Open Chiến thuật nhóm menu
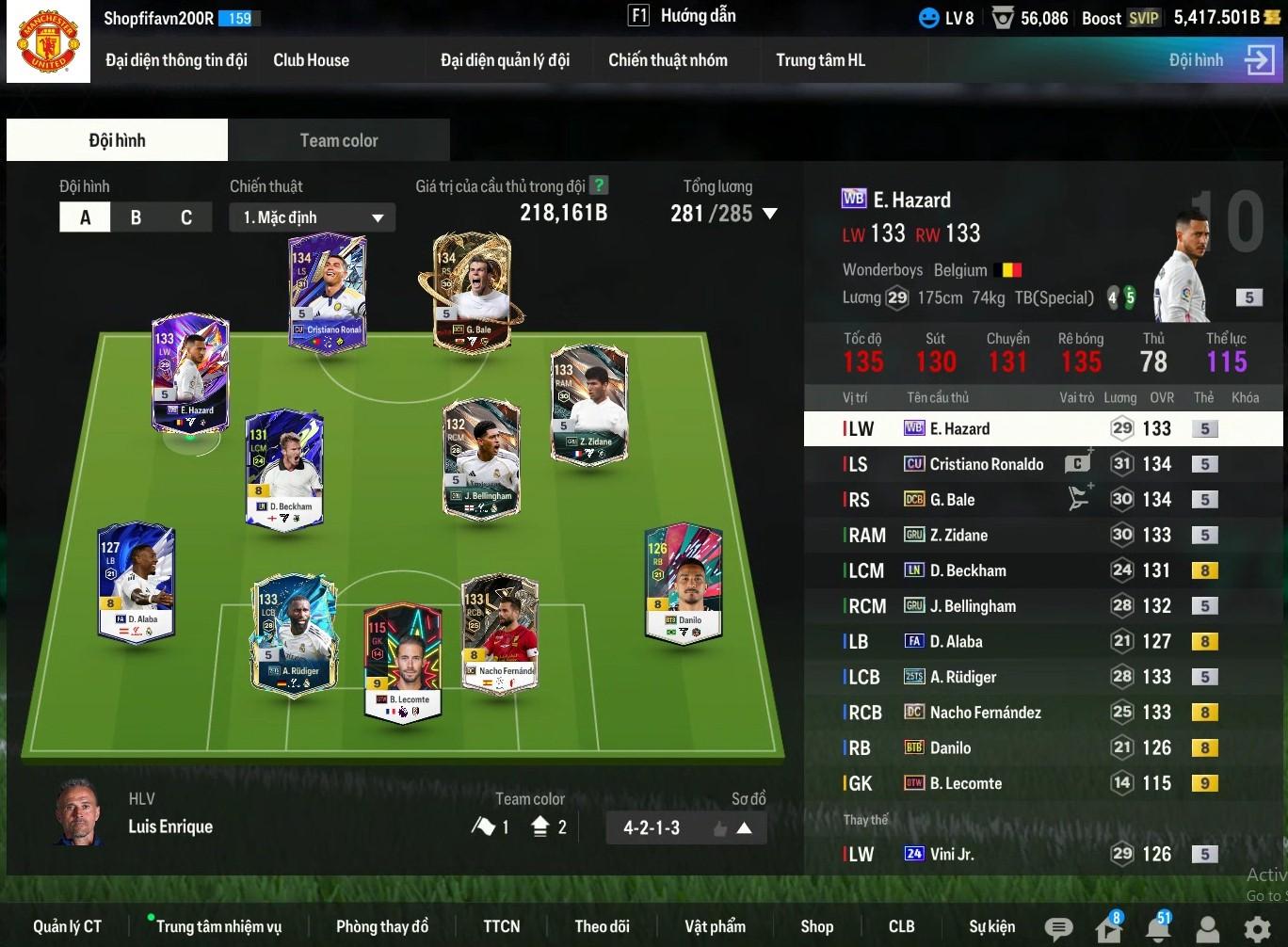This screenshot has height=947, width=1288. pos(668,60)
